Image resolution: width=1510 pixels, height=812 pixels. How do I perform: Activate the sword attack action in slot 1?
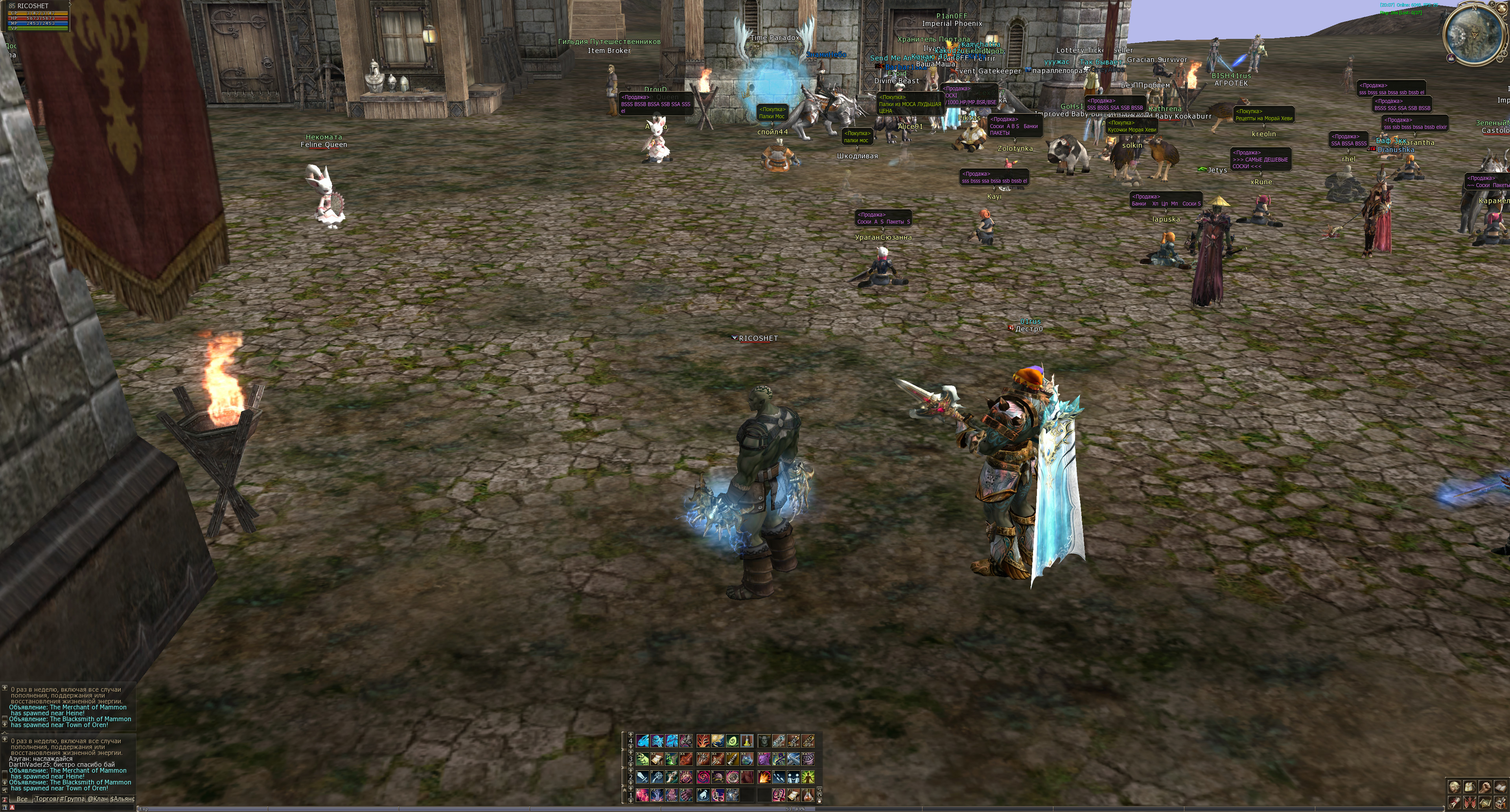(643, 777)
